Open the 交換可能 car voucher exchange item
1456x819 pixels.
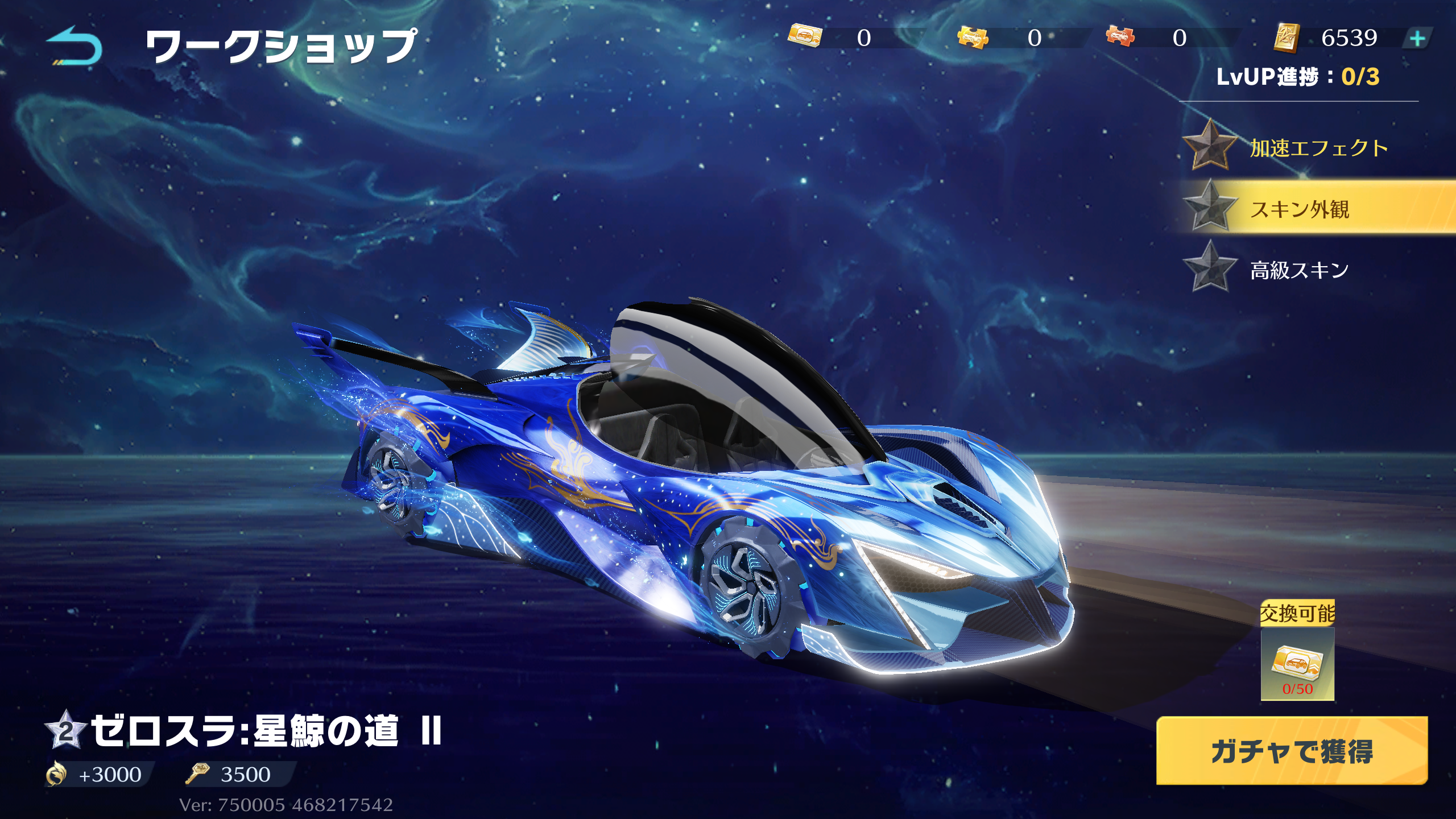[1297, 663]
